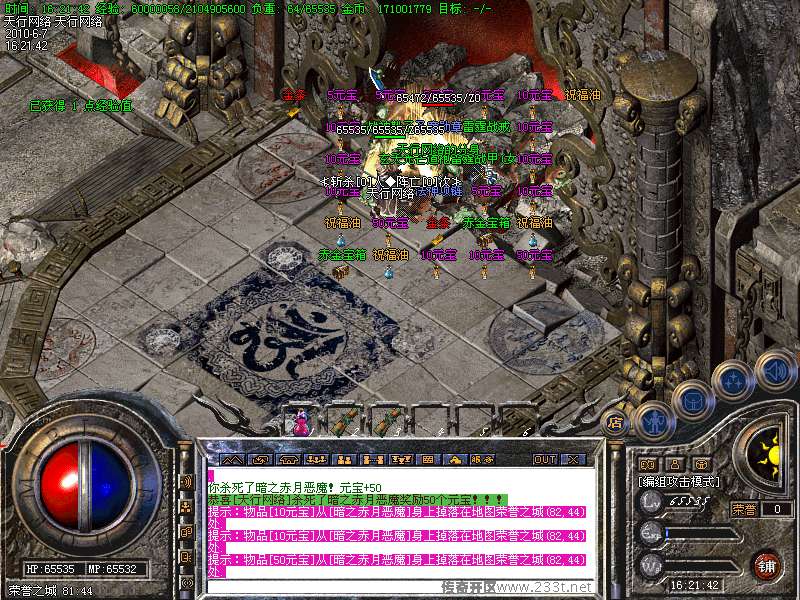Open the skills panel with star icon
This screenshot has width=800, height=600.
pyautogui.click(x=732, y=380)
